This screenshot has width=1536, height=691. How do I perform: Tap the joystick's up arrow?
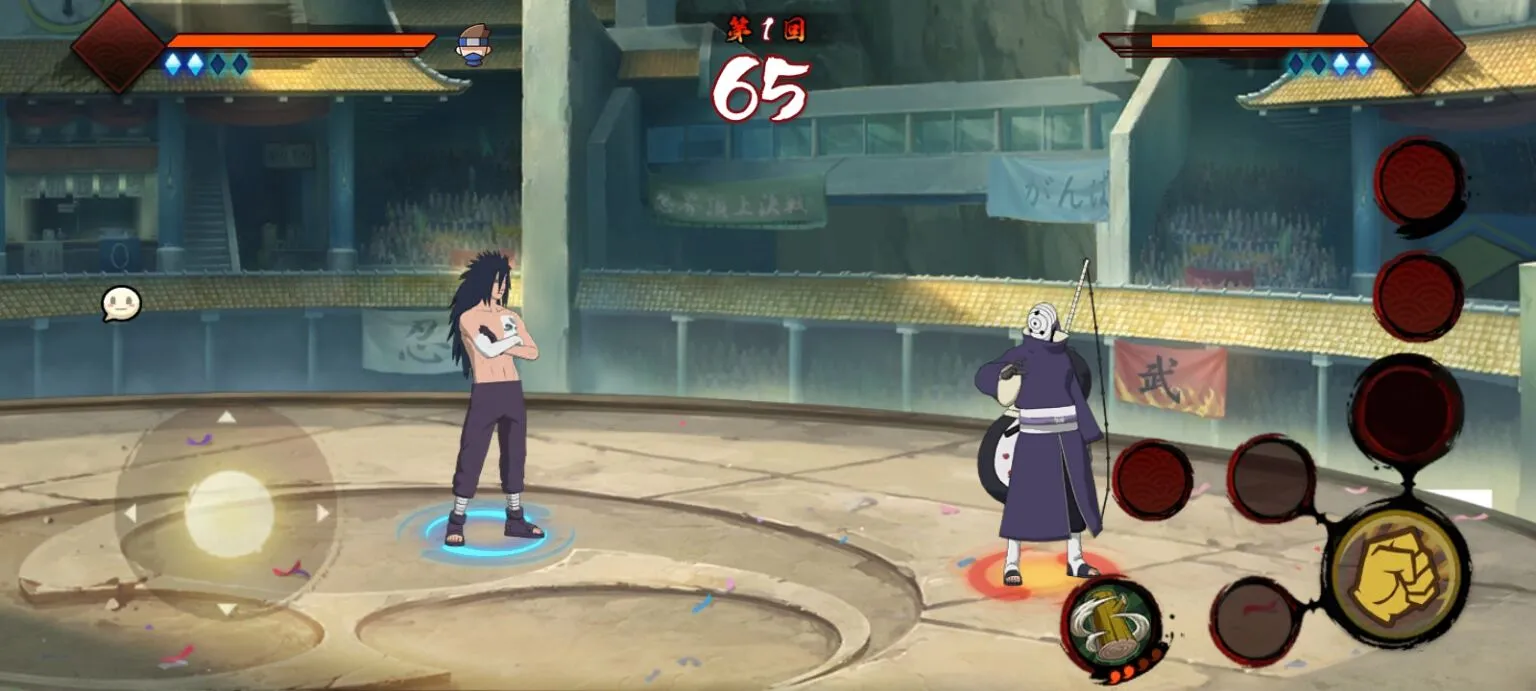click(227, 417)
